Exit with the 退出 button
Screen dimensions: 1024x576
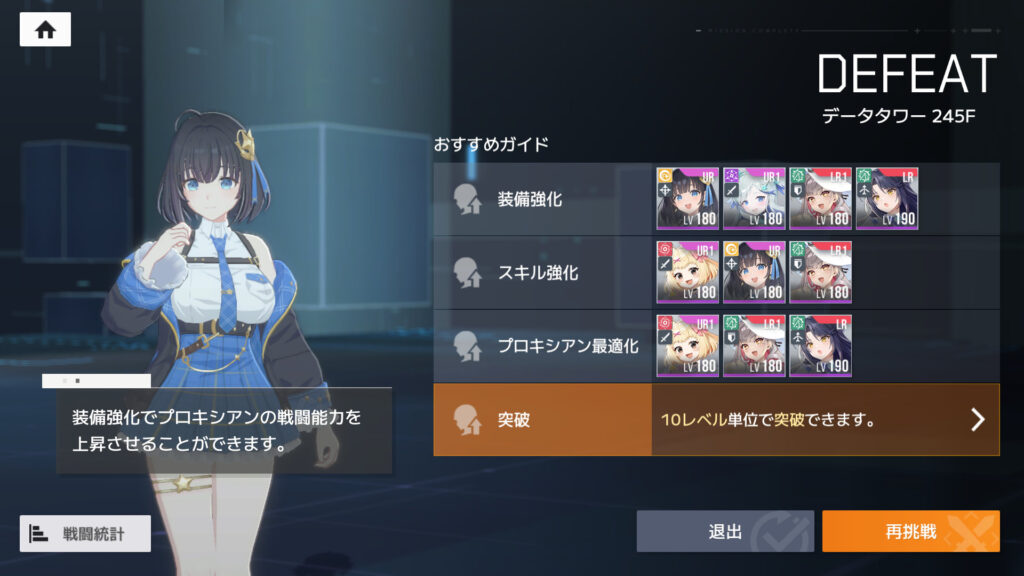coord(725,531)
